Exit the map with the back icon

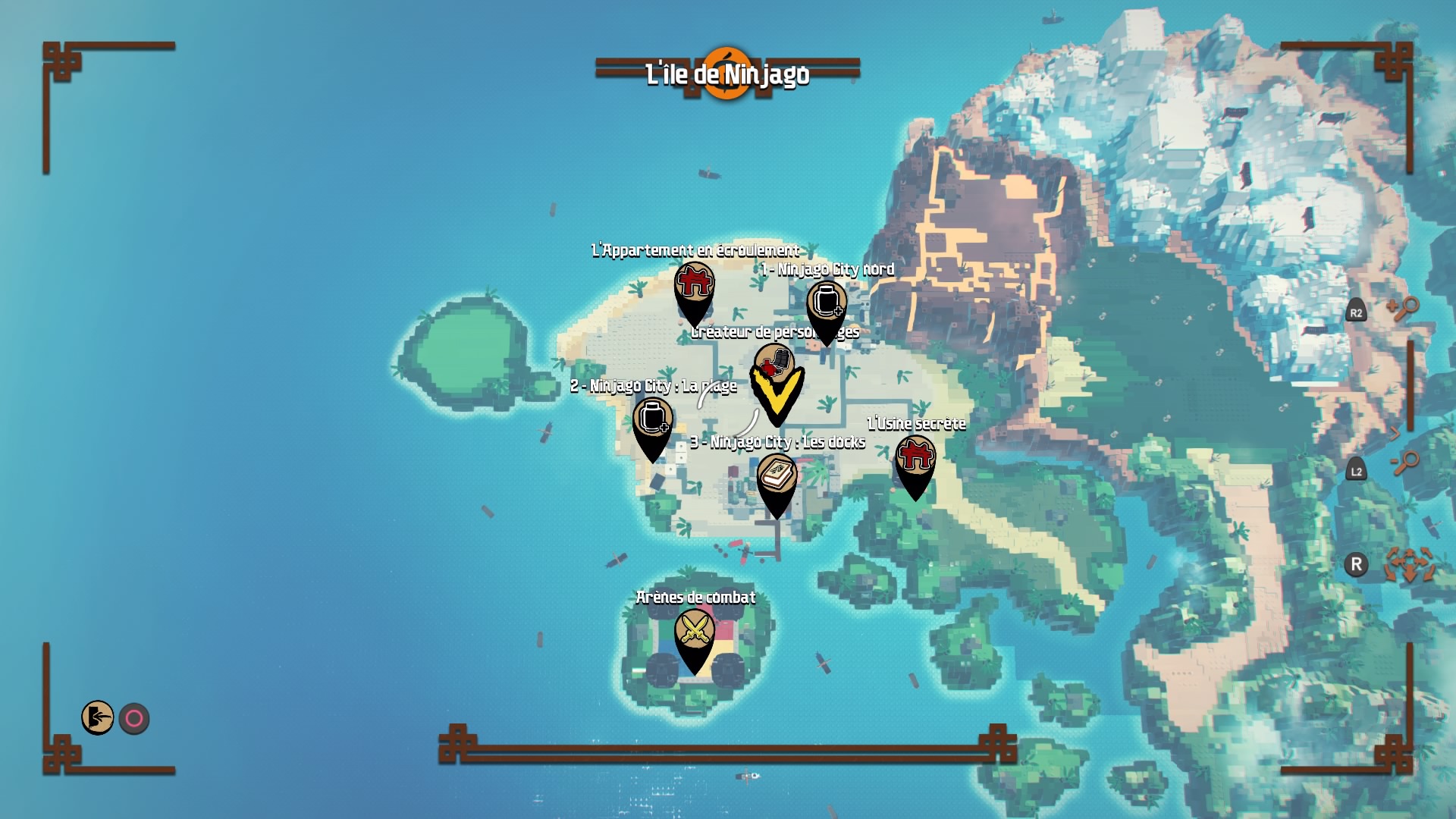pos(98,717)
